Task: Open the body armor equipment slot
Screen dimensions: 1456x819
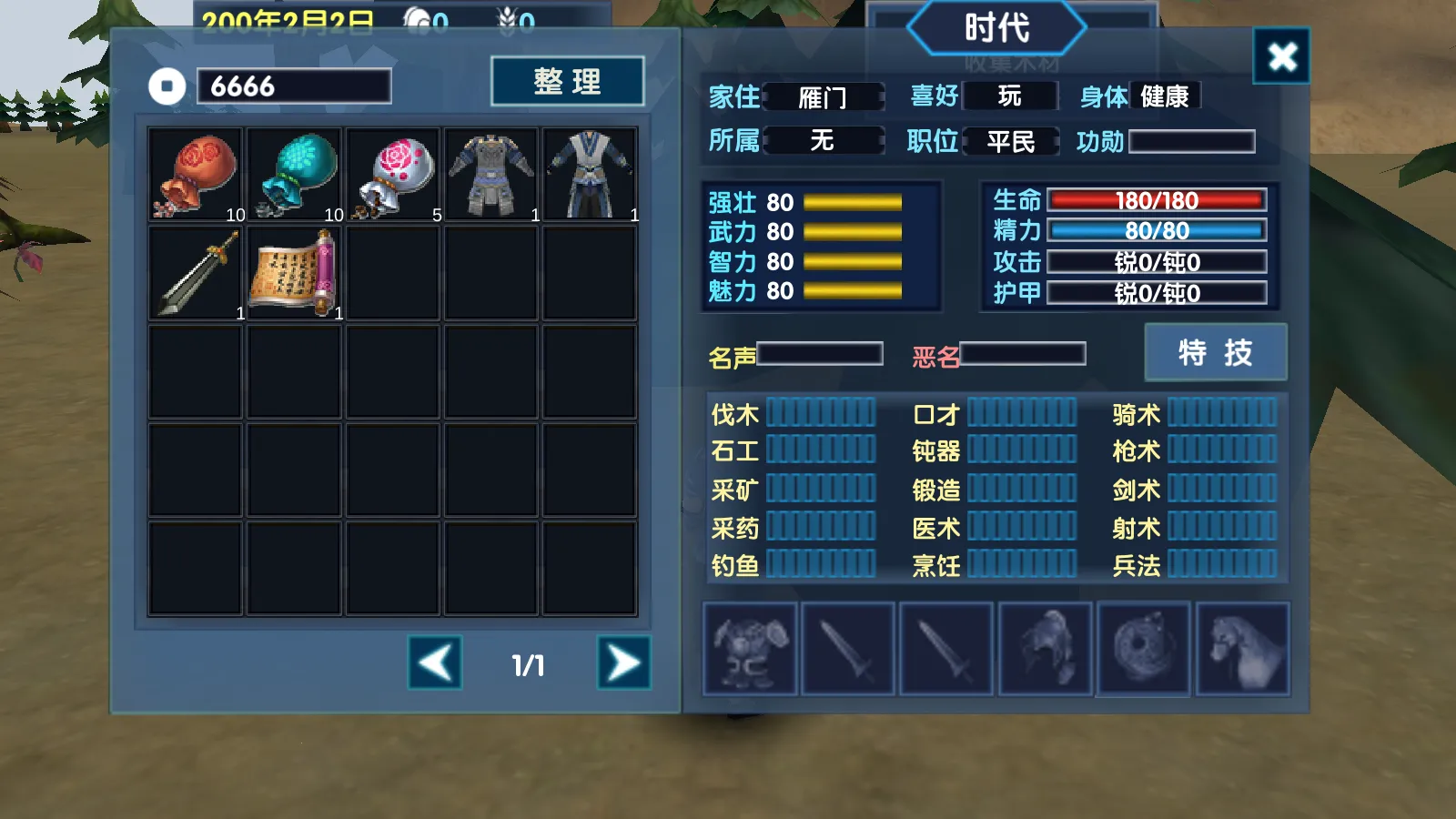Action: click(x=750, y=649)
